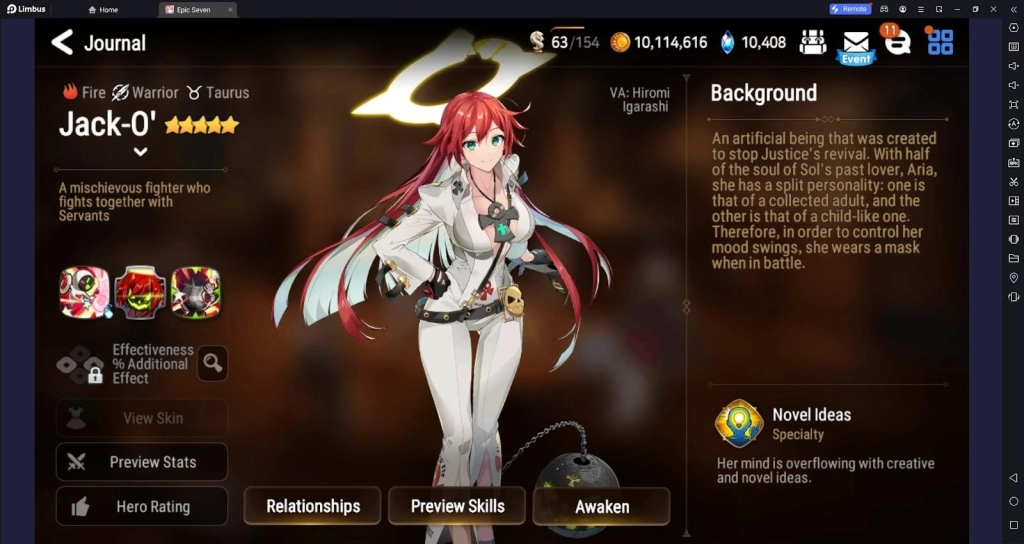This screenshot has height=544, width=1024.
Task: Open the four-square grid menu
Action: 940,42
